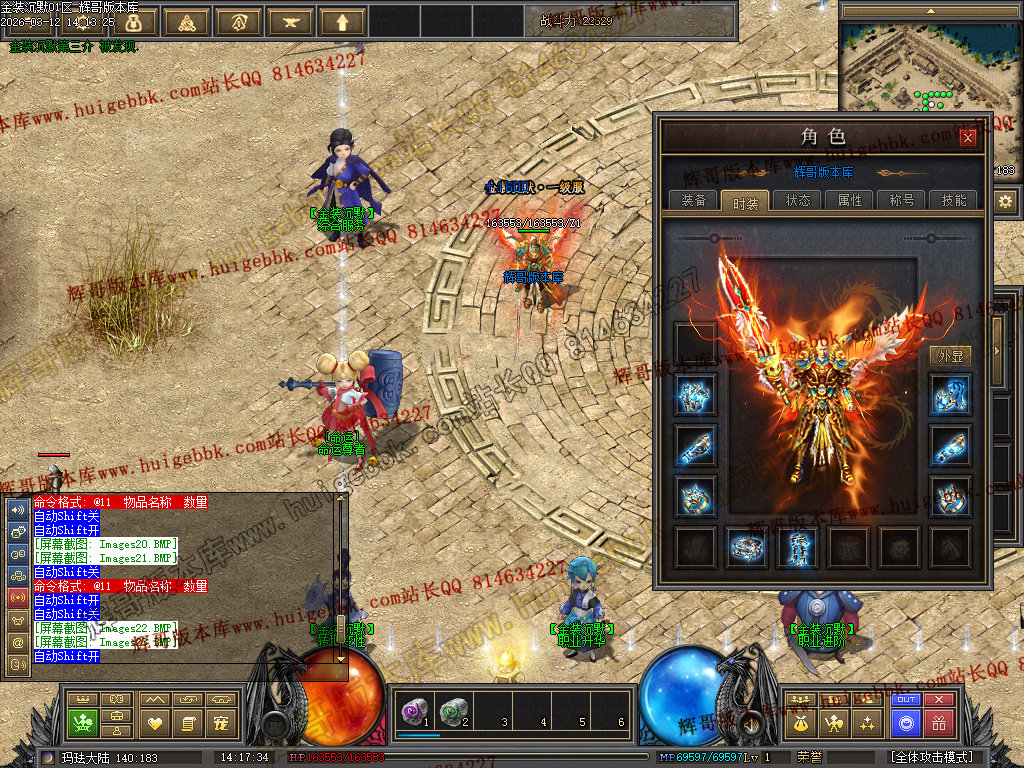Open the scroll icon button in bottom menu

188,722
